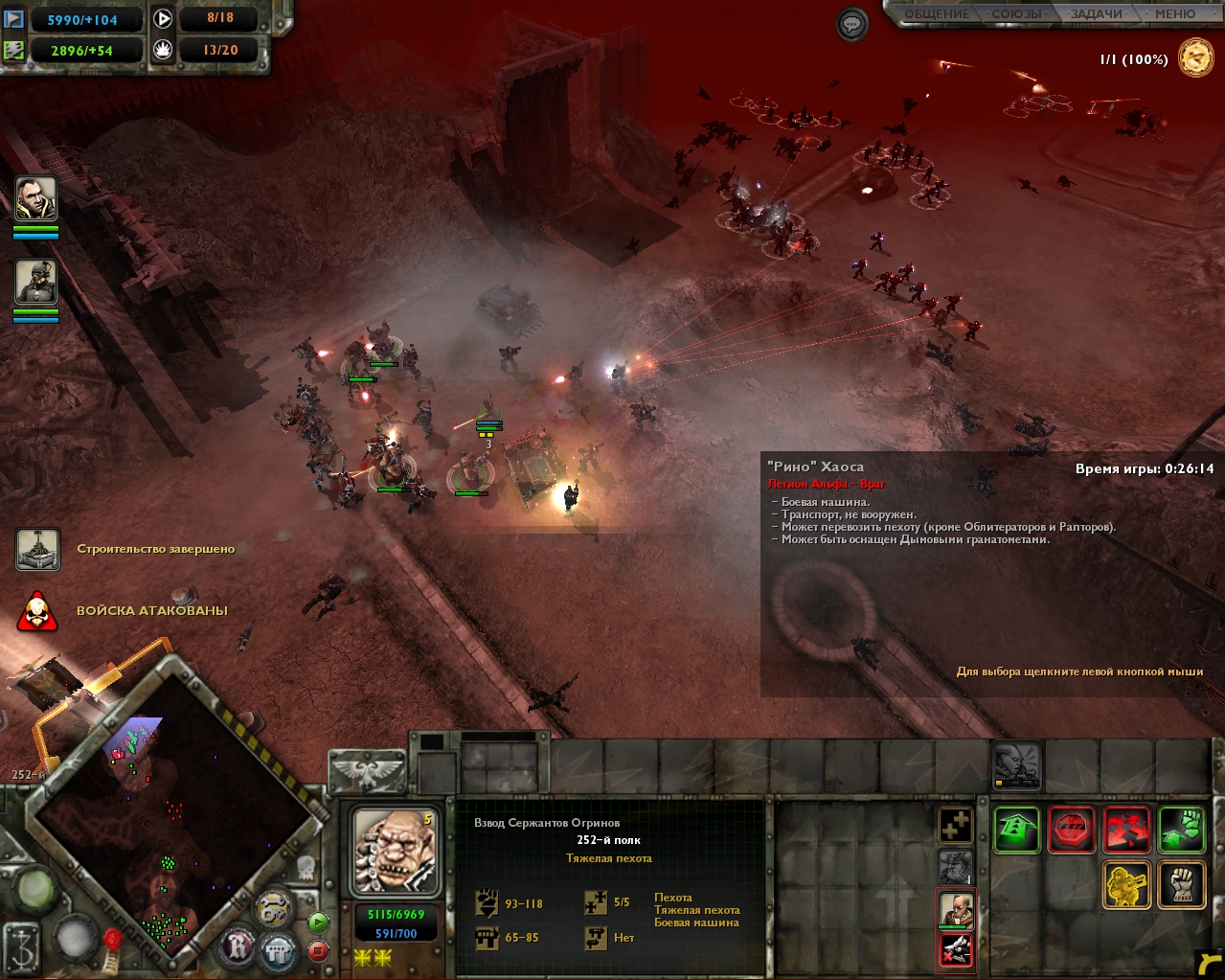Reinforce the squad with the plus button
The image size is (1225, 980).
tap(955, 825)
